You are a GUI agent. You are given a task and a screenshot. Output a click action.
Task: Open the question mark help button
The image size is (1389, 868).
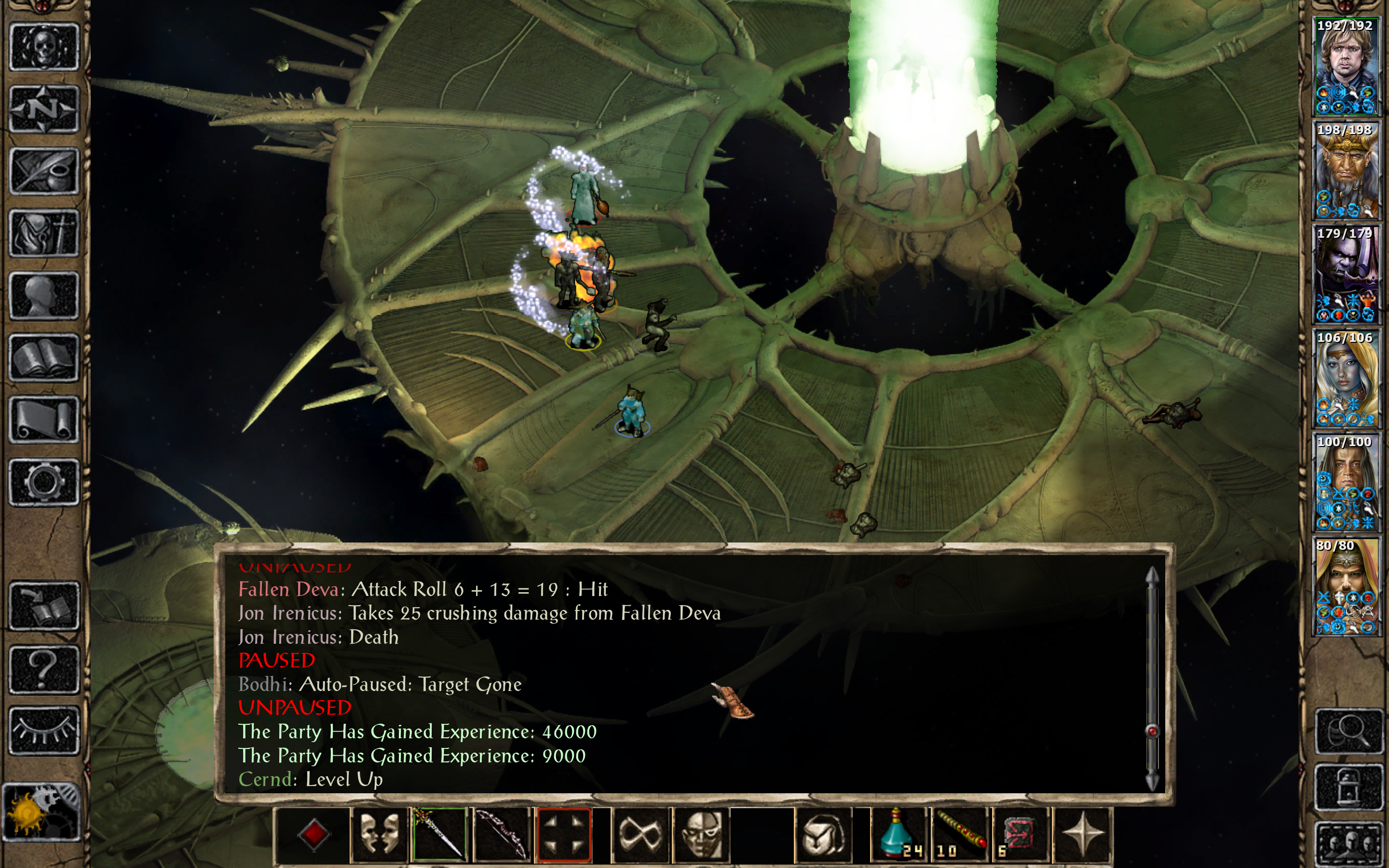43,669
